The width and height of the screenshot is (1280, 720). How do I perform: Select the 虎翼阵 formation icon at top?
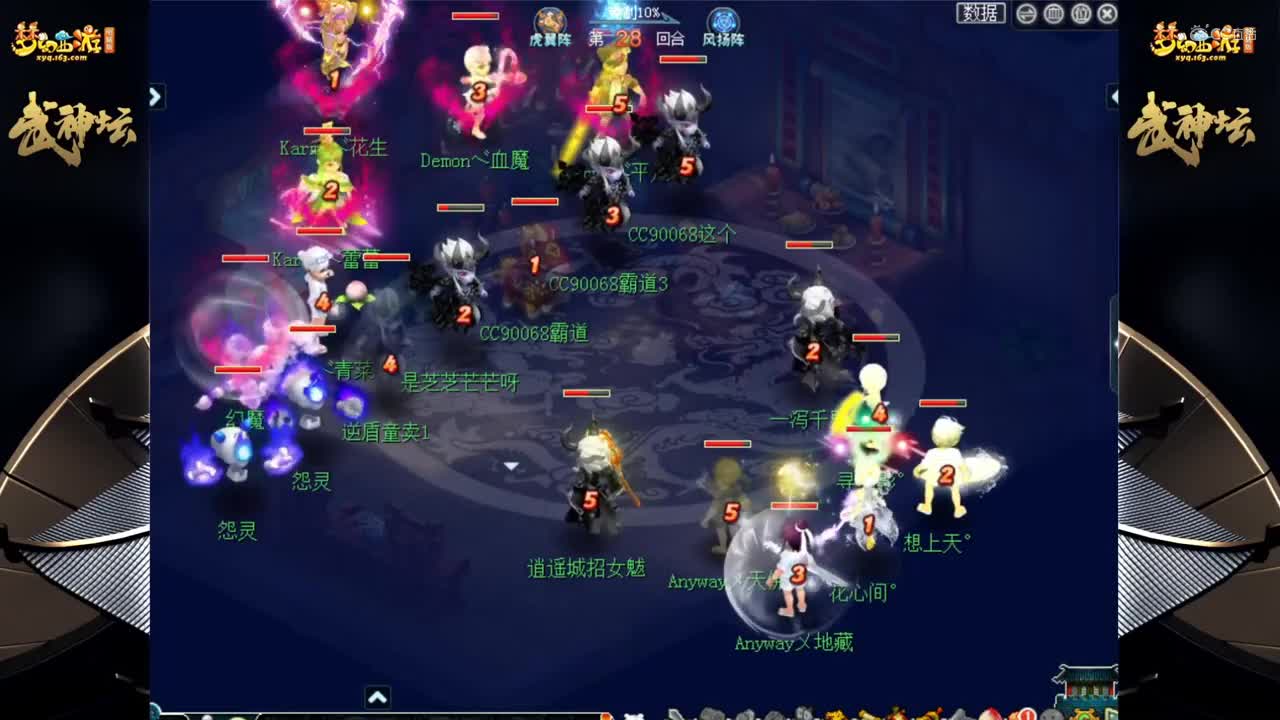[x=548, y=22]
